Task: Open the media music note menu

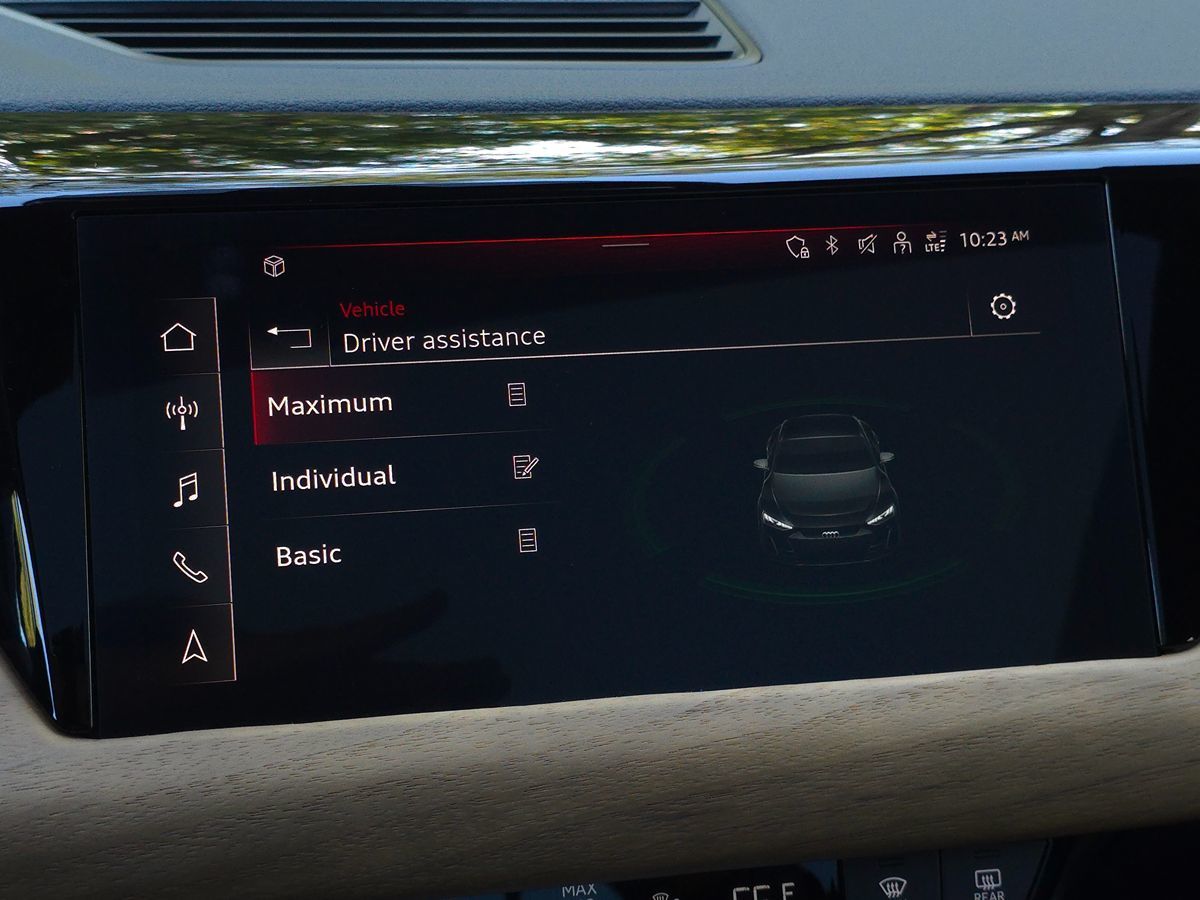Action: tap(185, 490)
